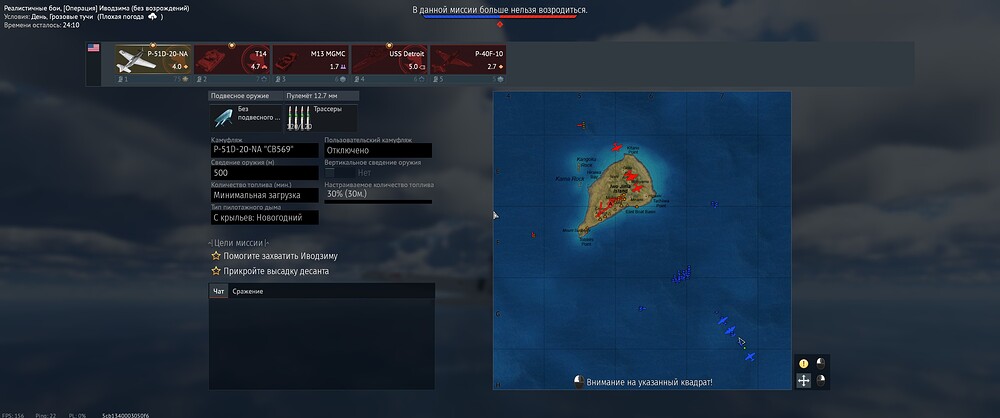The width and height of the screenshot is (1000, 418).
Task: Open the 12.7 mm tracer belt selector
Action: point(320,117)
